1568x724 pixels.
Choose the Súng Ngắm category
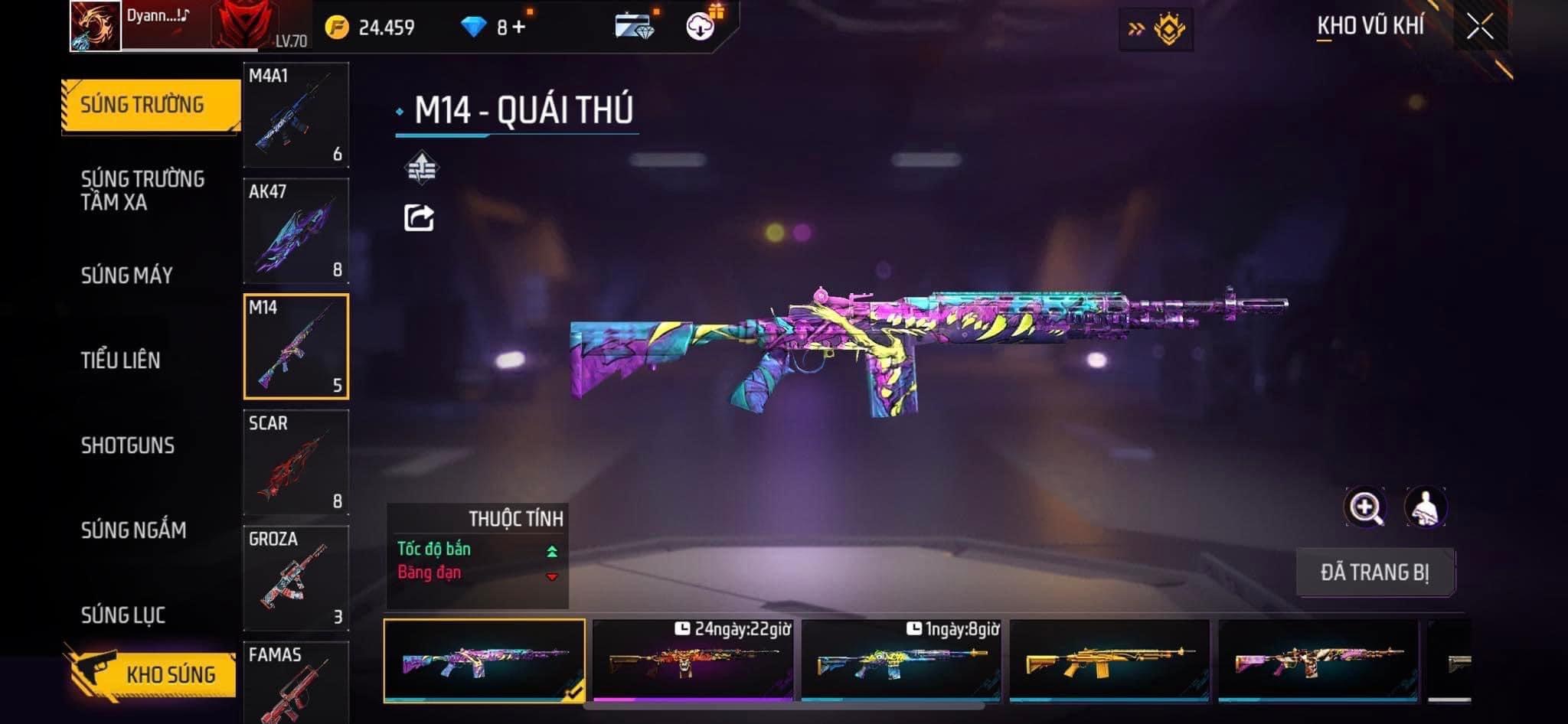point(133,530)
